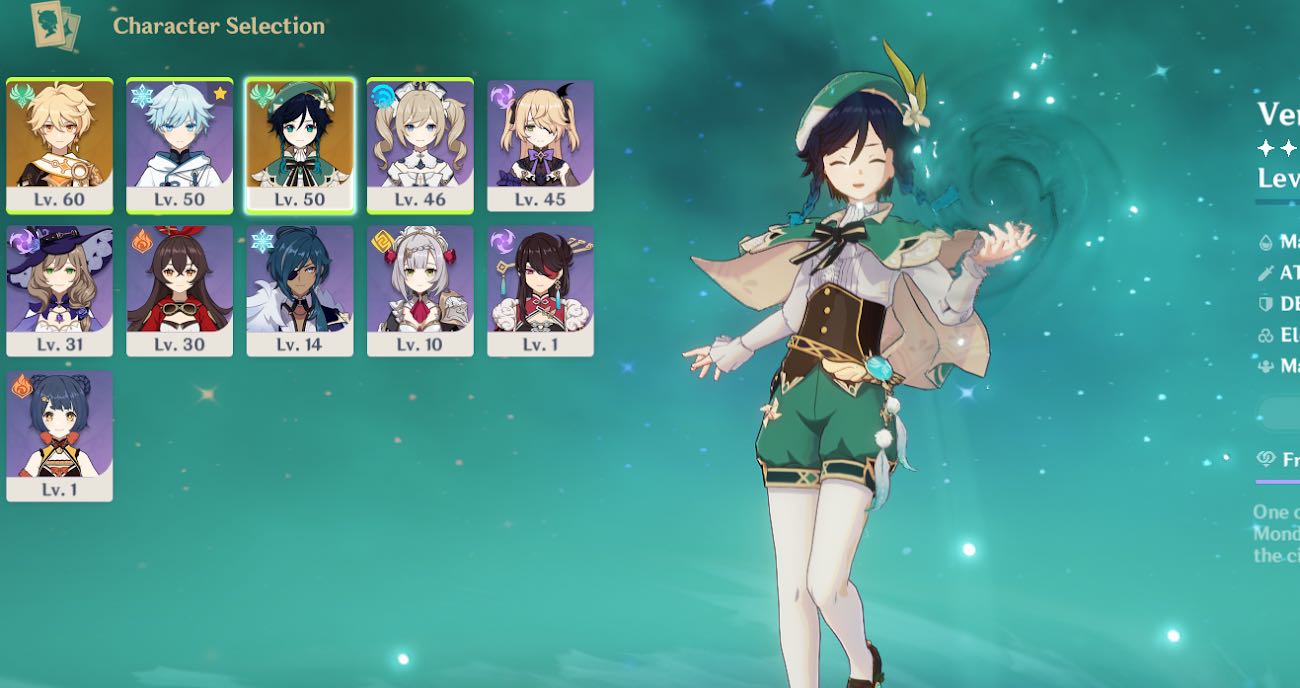Select the Lv. 10 Noelle card
Image resolution: width=1300 pixels, height=688 pixels.
pyautogui.click(x=420, y=290)
